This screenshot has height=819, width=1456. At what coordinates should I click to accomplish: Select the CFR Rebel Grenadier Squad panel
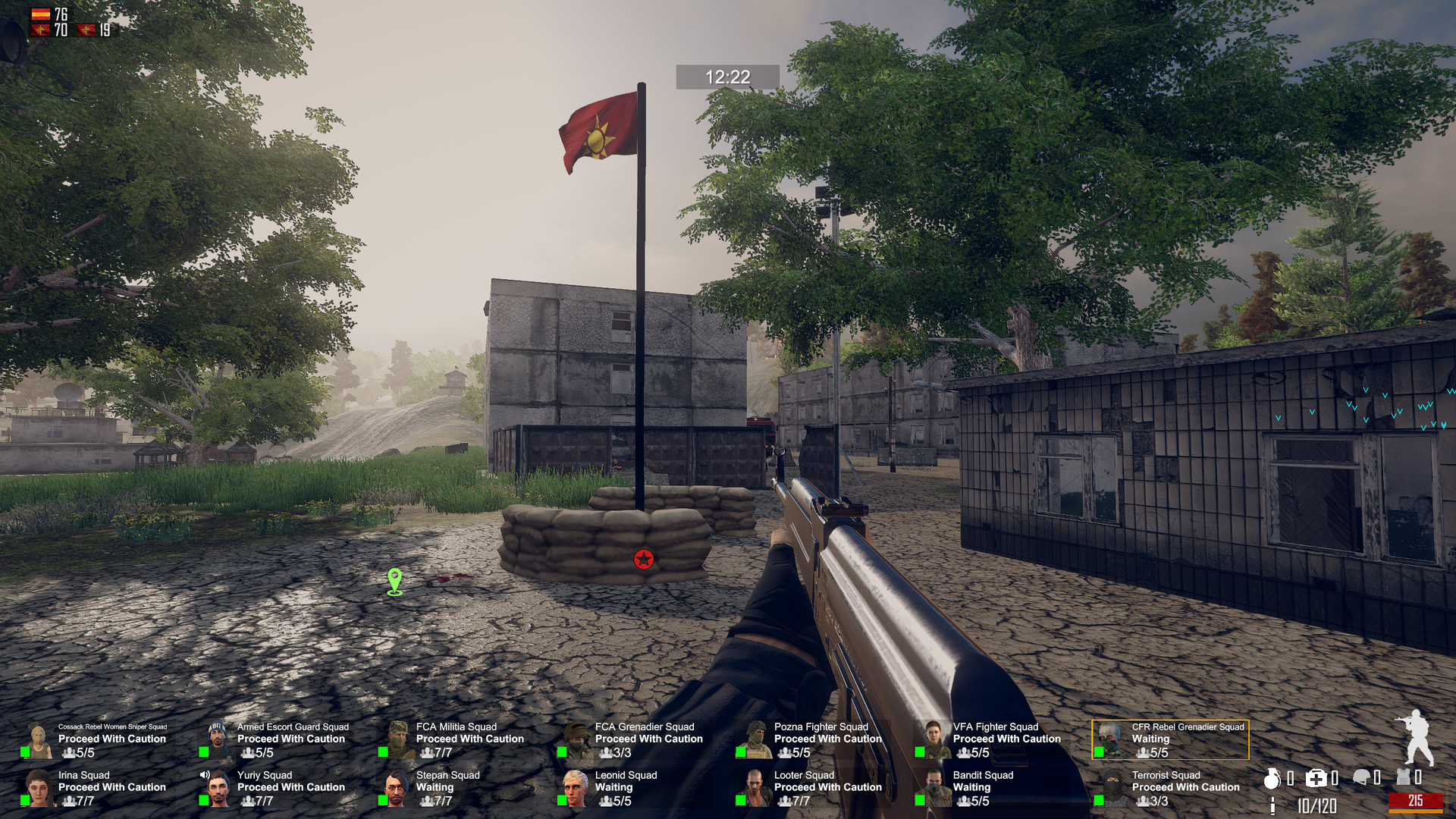tap(1169, 739)
